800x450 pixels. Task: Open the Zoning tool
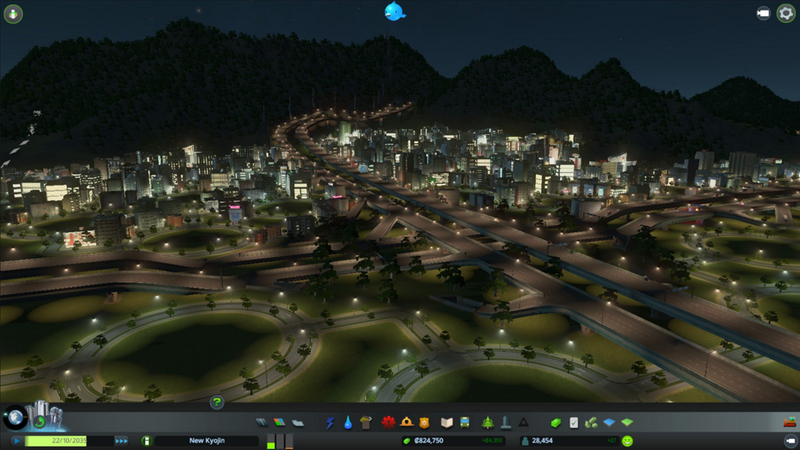(280, 423)
